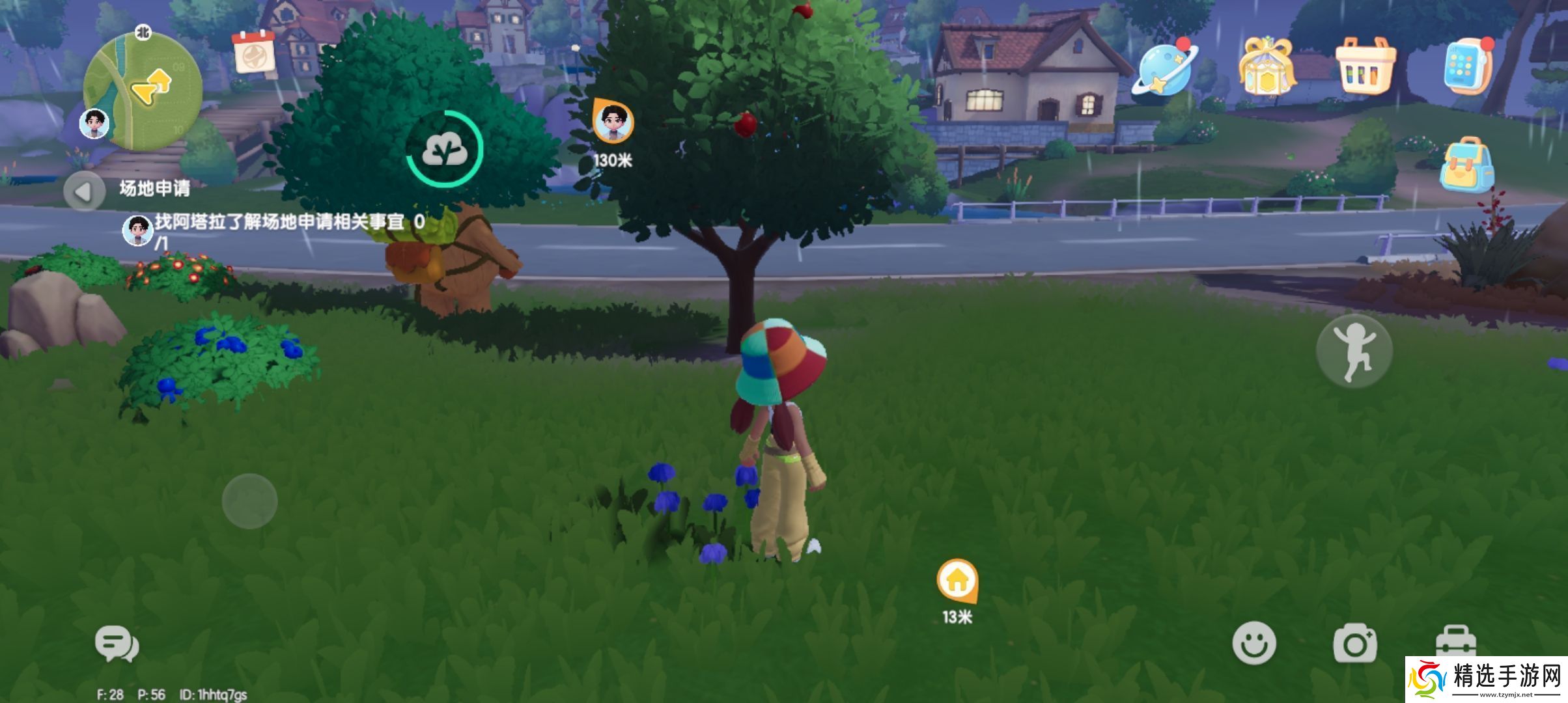The width and height of the screenshot is (1568, 703).
Task: Tap the jump action button
Action: coord(1354,351)
